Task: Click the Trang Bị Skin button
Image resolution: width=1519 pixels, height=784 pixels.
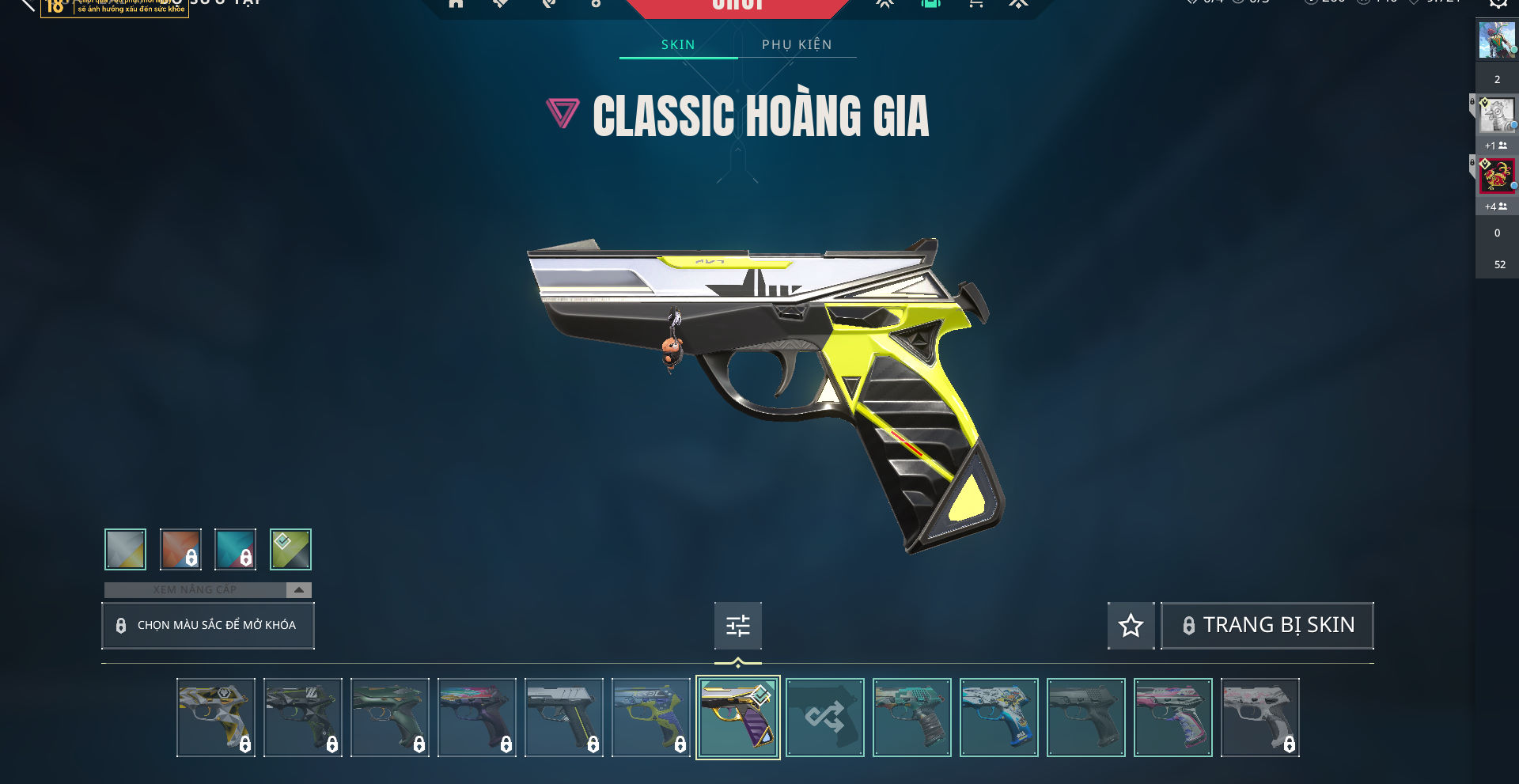Action: (1267, 626)
